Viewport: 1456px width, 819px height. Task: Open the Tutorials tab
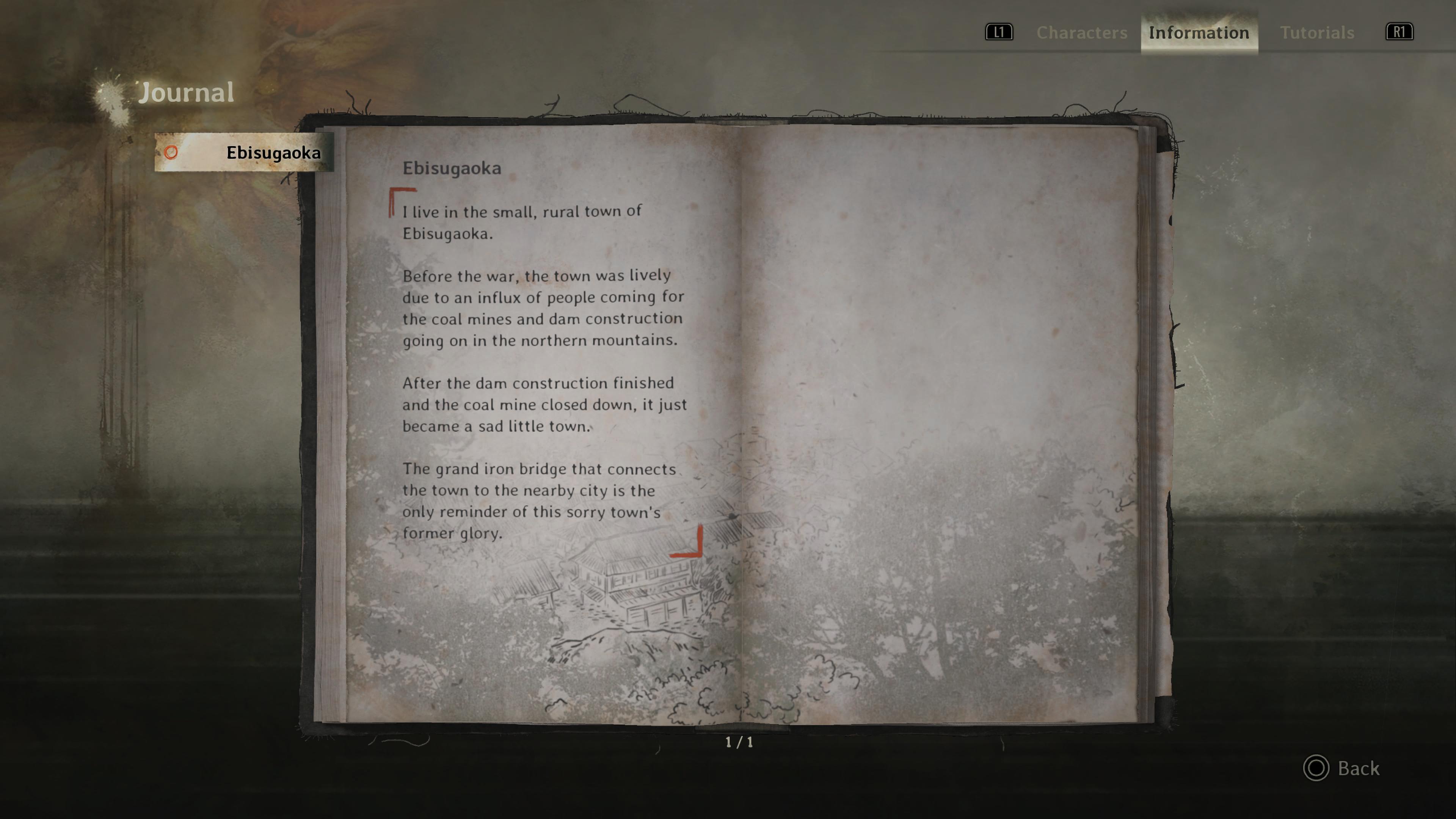point(1316,33)
